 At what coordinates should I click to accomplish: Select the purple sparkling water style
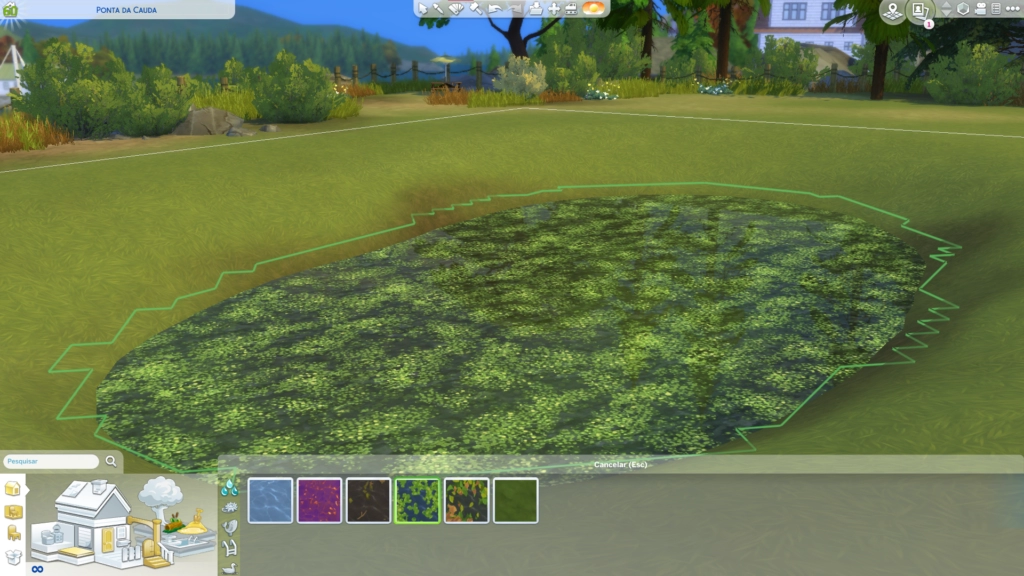(319, 500)
